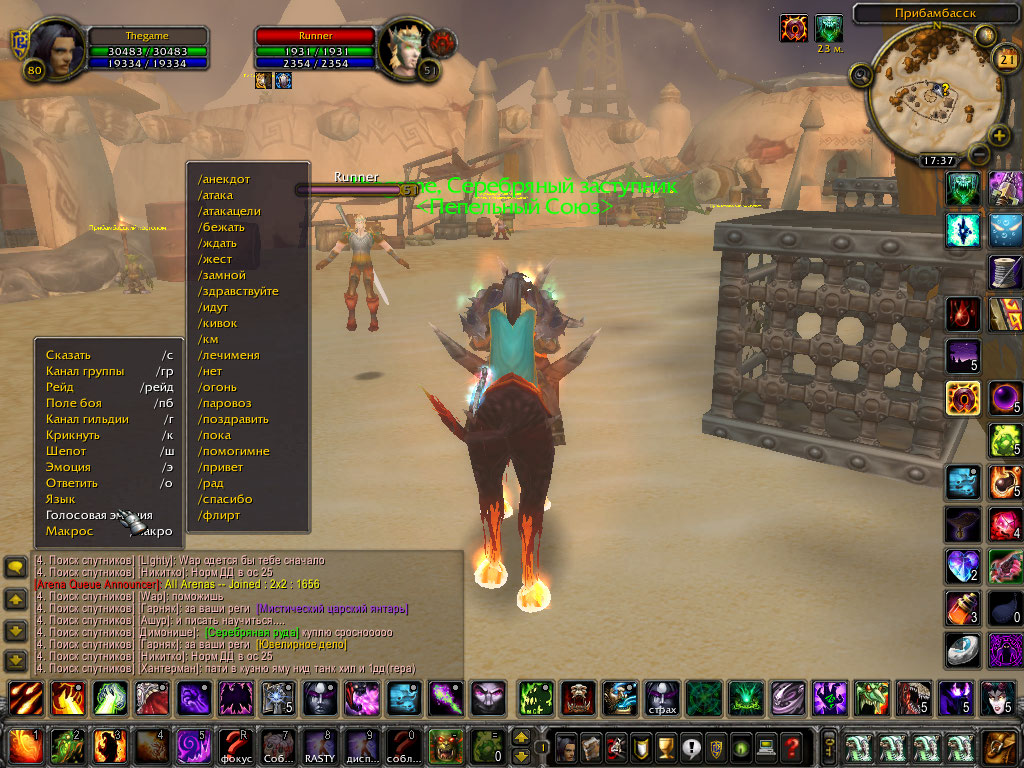
Task: Click the Thegame player portrait
Action: click(x=55, y=46)
